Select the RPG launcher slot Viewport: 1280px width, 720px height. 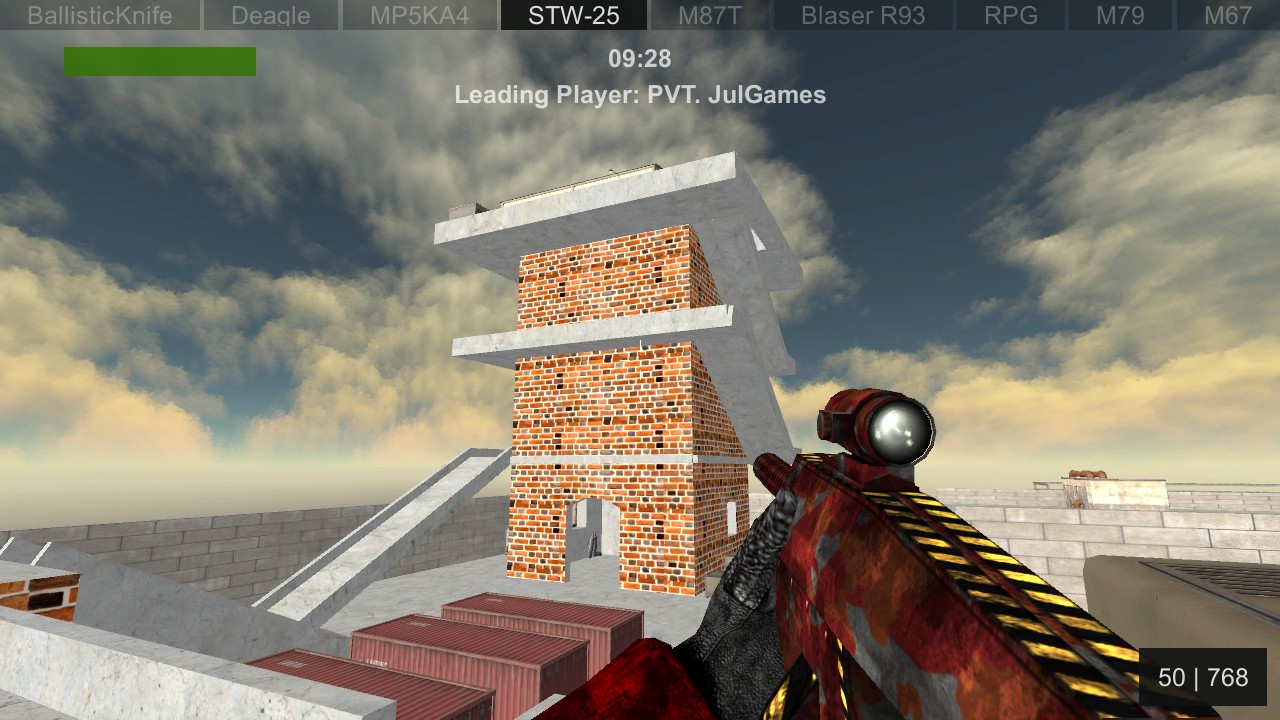pyautogui.click(x=1015, y=14)
